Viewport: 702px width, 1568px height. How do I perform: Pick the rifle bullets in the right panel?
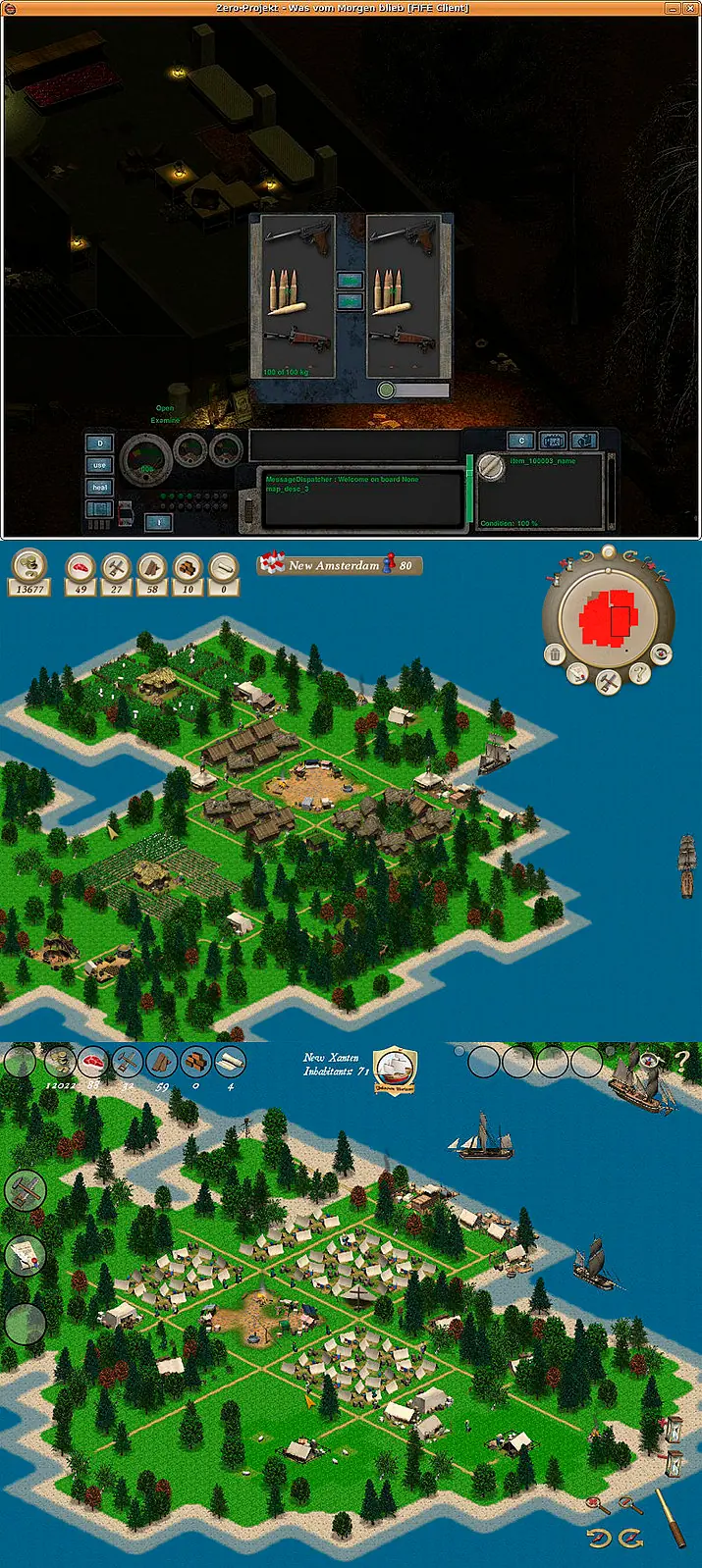click(x=393, y=291)
